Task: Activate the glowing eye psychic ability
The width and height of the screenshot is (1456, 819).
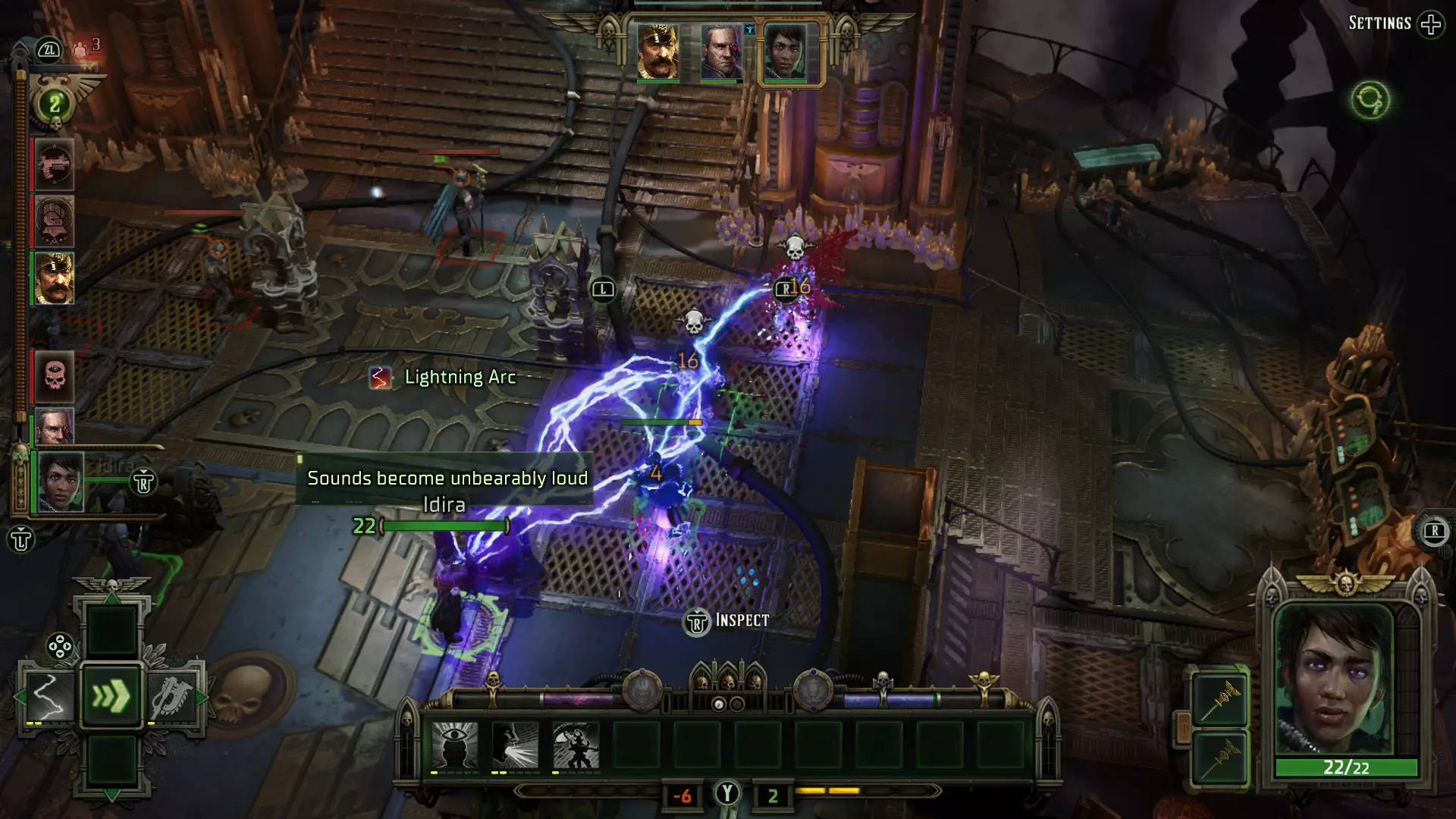Action: [x=455, y=745]
